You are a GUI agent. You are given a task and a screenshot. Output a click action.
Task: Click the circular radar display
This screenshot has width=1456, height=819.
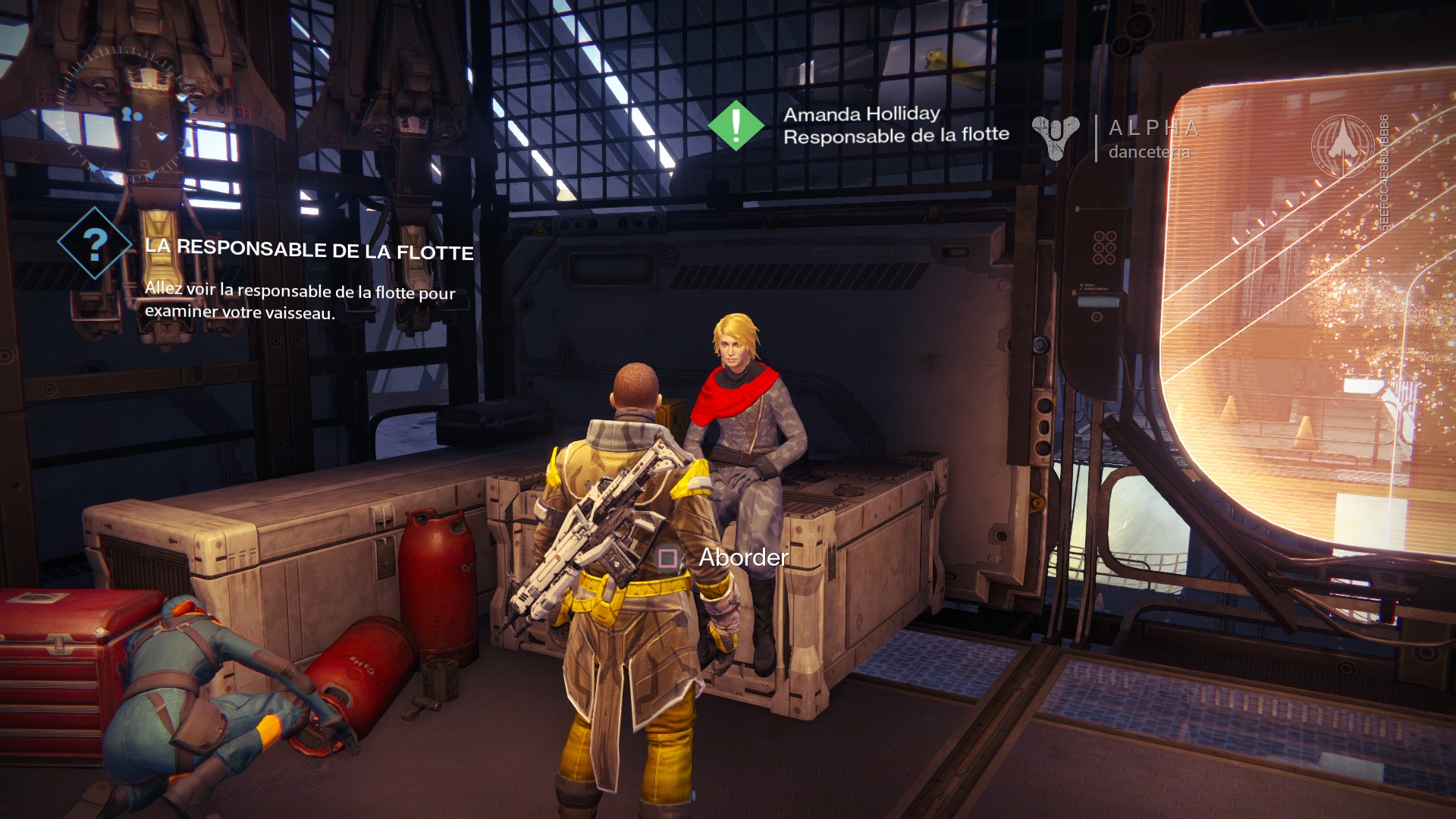tap(127, 114)
